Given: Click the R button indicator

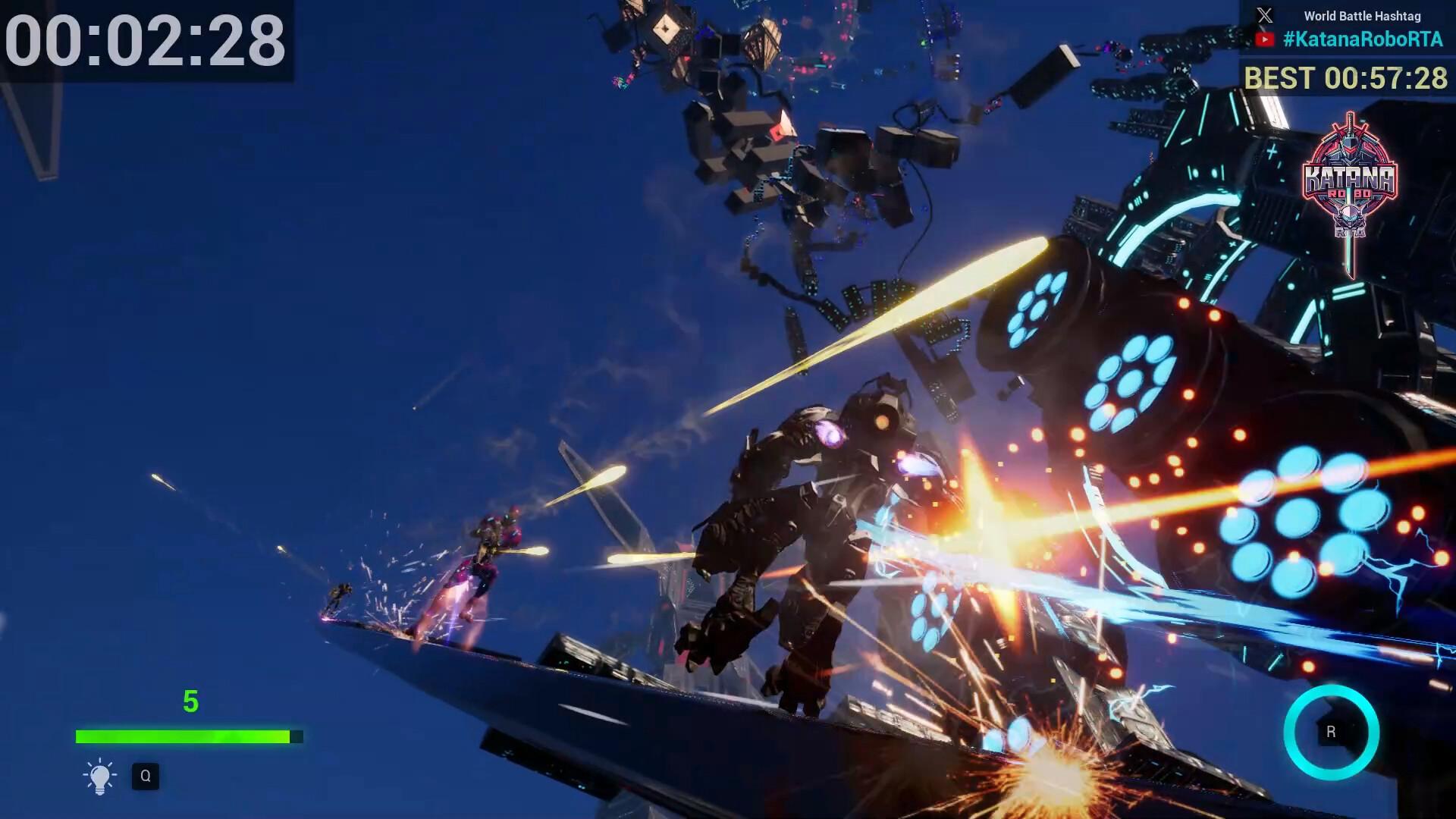Looking at the screenshot, I should pyautogui.click(x=1331, y=732).
